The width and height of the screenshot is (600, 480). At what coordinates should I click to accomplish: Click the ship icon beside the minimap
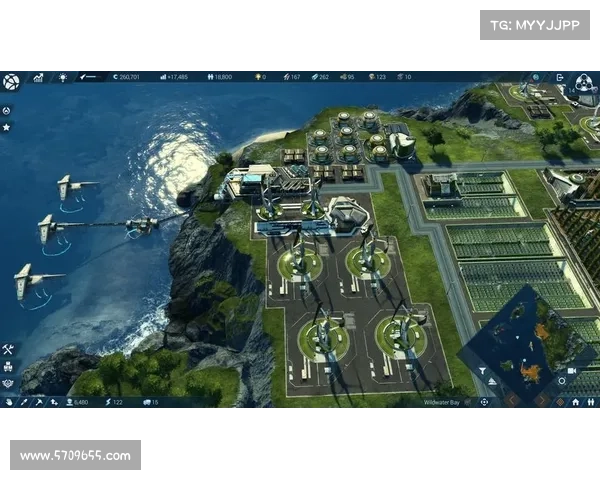[494, 383]
